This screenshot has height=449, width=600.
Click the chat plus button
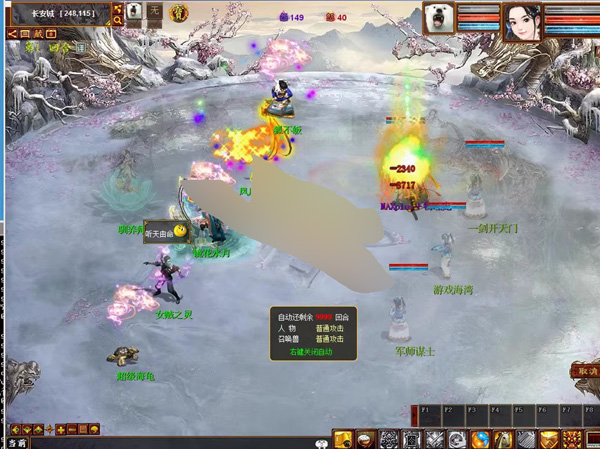60,429
